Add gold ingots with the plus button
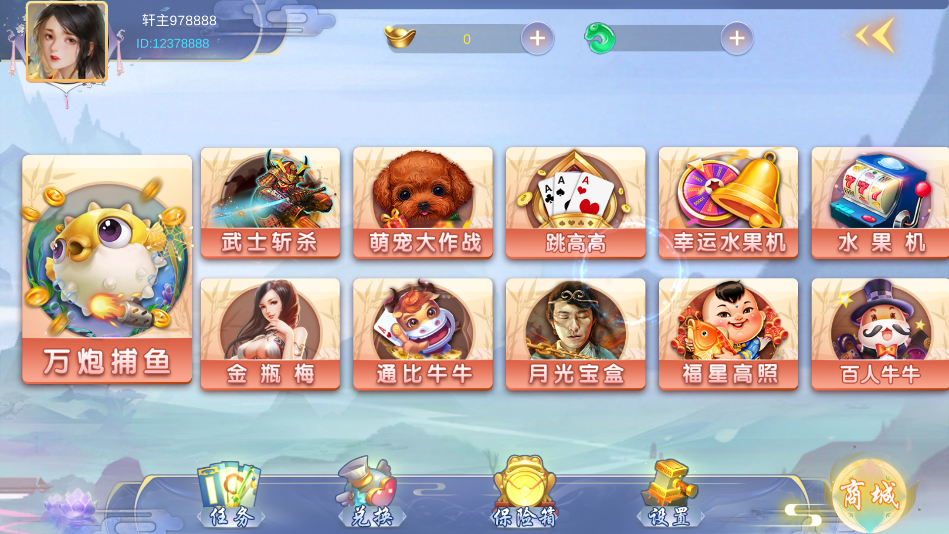Viewport: 949px width, 534px height. click(x=537, y=39)
